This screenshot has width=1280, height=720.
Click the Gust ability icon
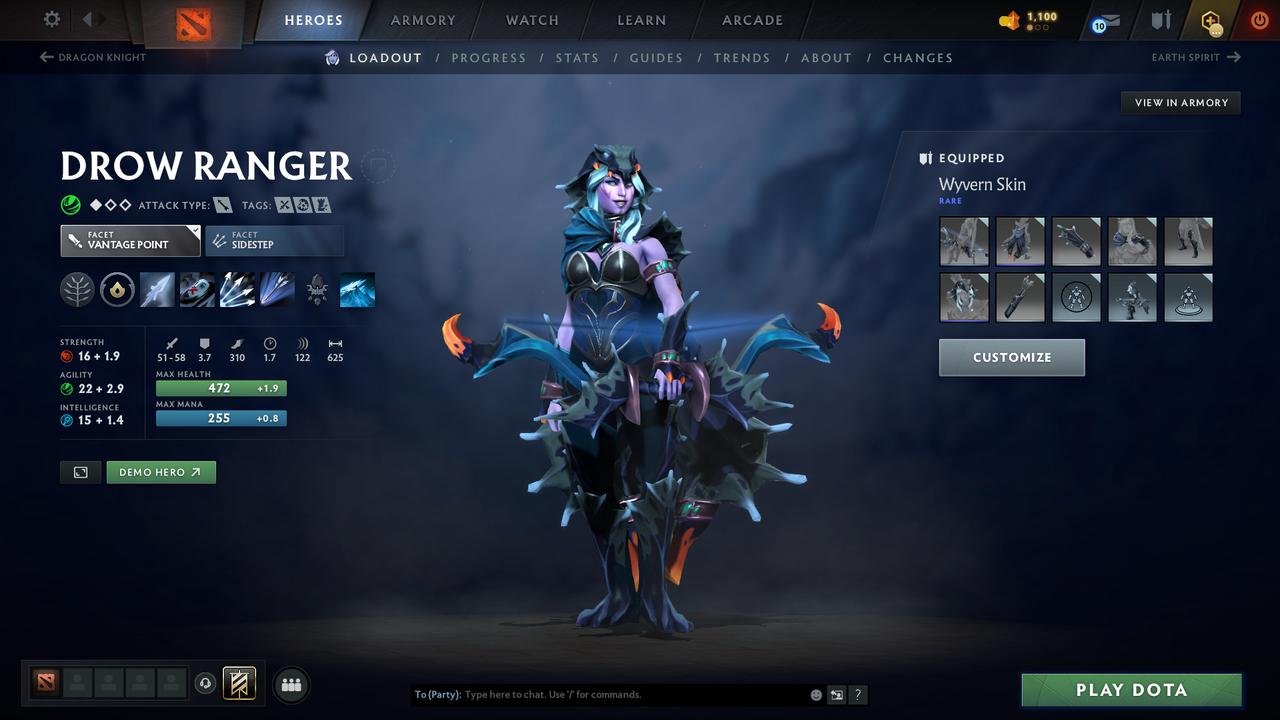(197, 289)
